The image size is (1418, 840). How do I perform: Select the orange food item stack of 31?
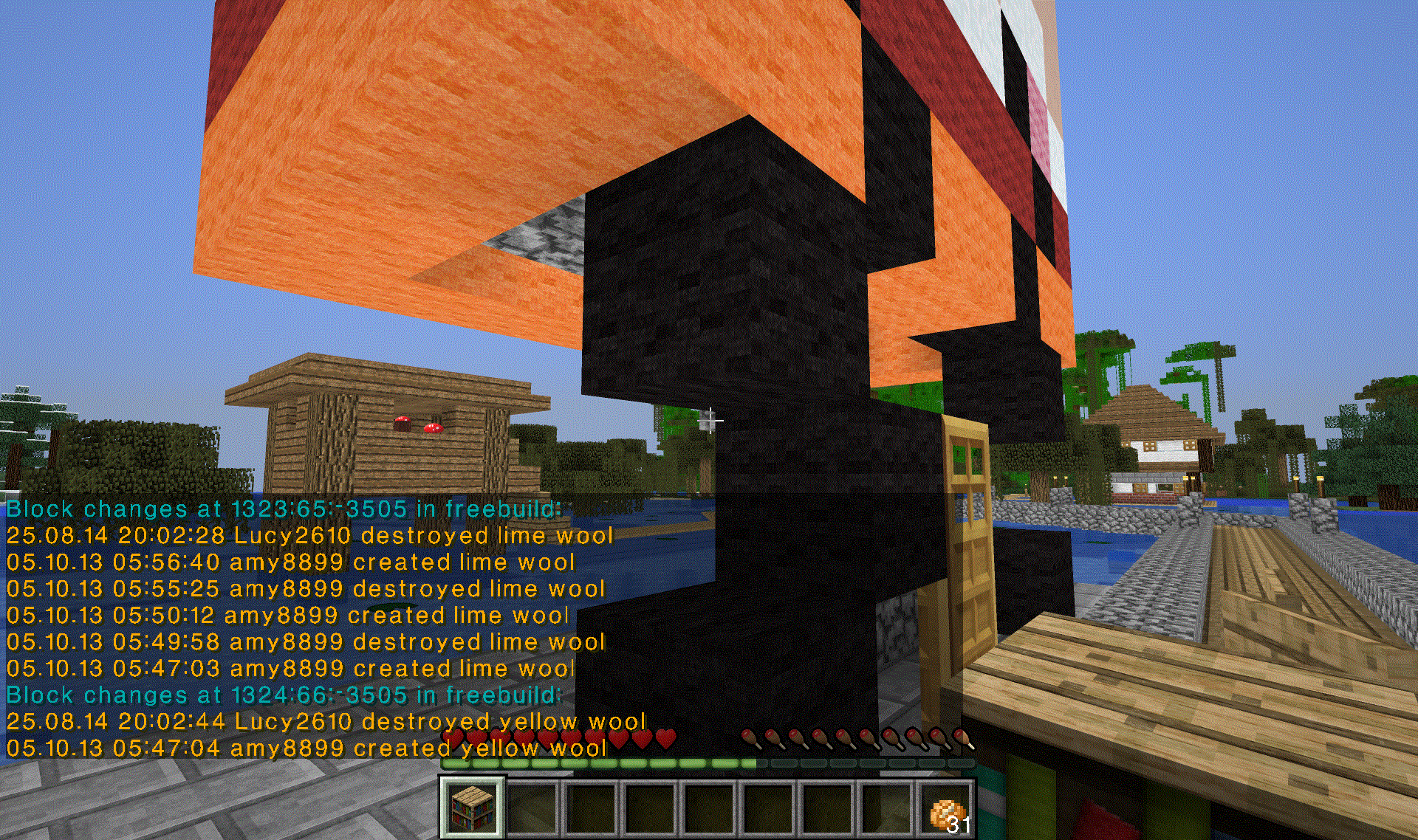coord(947,810)
